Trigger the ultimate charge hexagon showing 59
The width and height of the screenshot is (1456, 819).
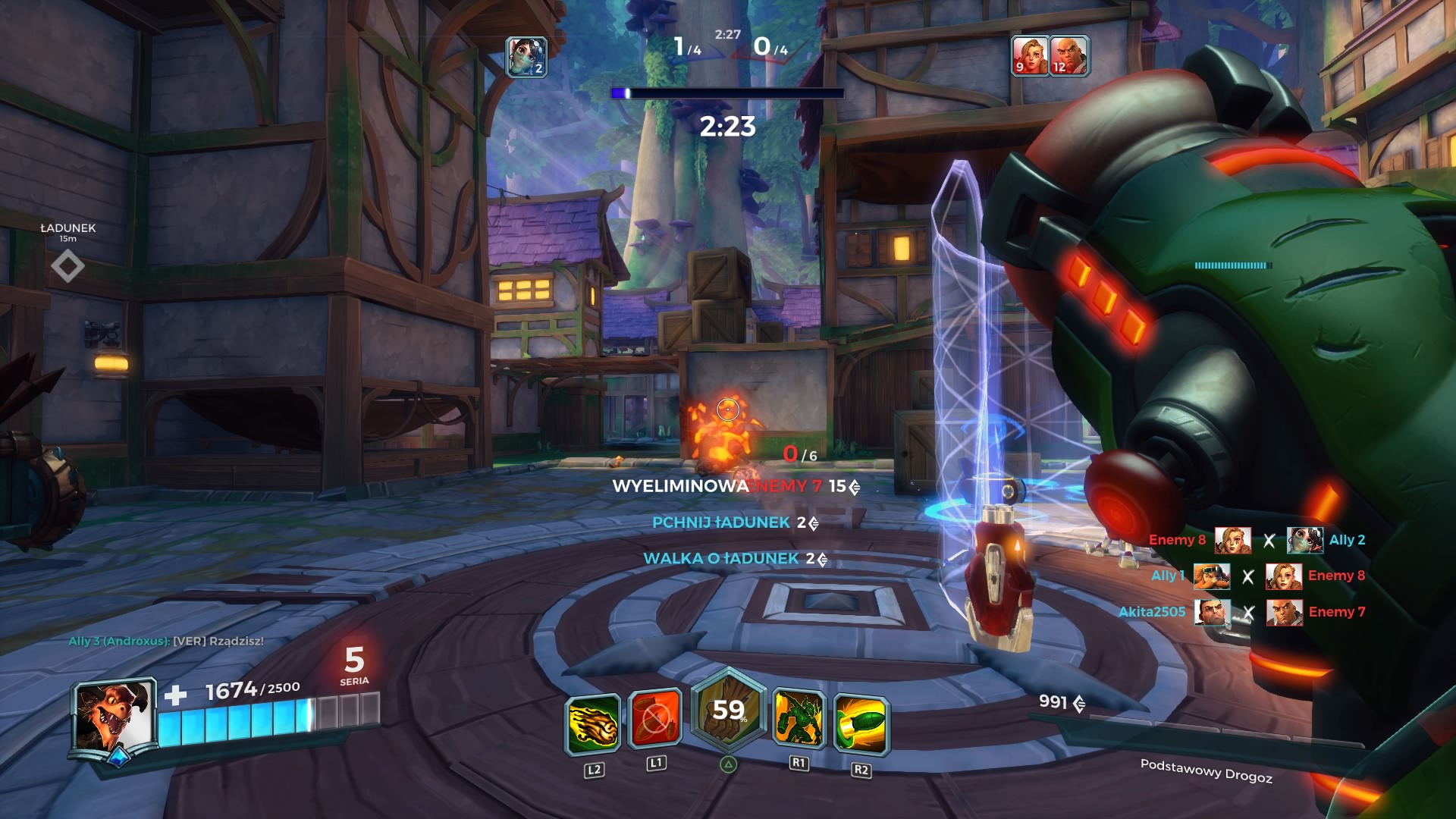coord(728,711)
